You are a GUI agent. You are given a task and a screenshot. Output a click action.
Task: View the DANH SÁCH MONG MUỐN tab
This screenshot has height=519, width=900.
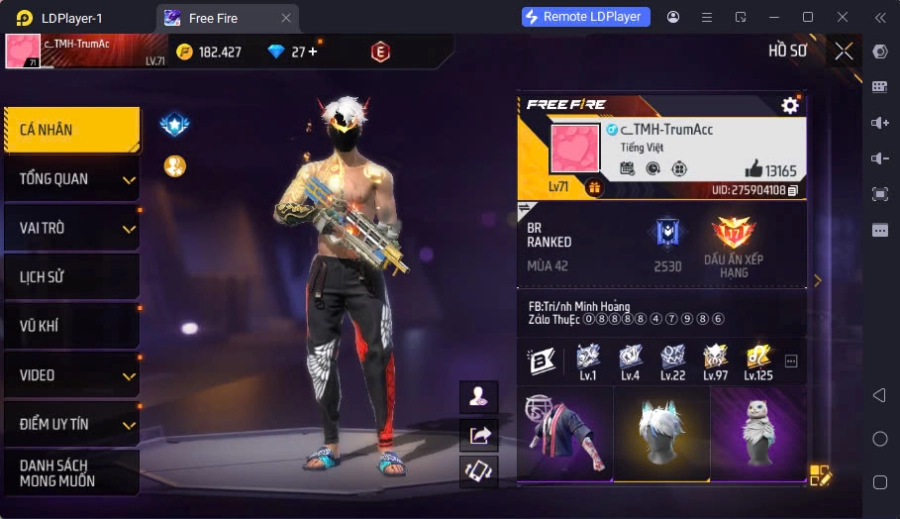(70, 473)
